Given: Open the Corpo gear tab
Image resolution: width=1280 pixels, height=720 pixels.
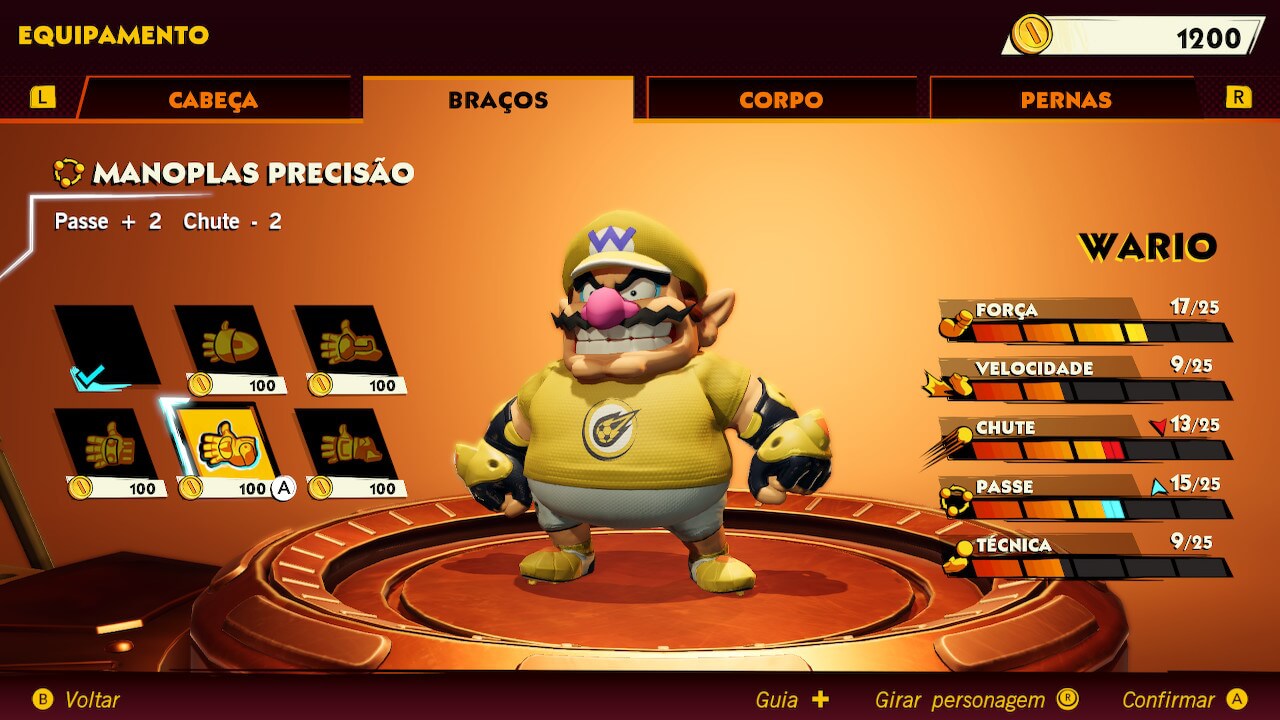Looking at the screenshot, I should click(781, 100).
